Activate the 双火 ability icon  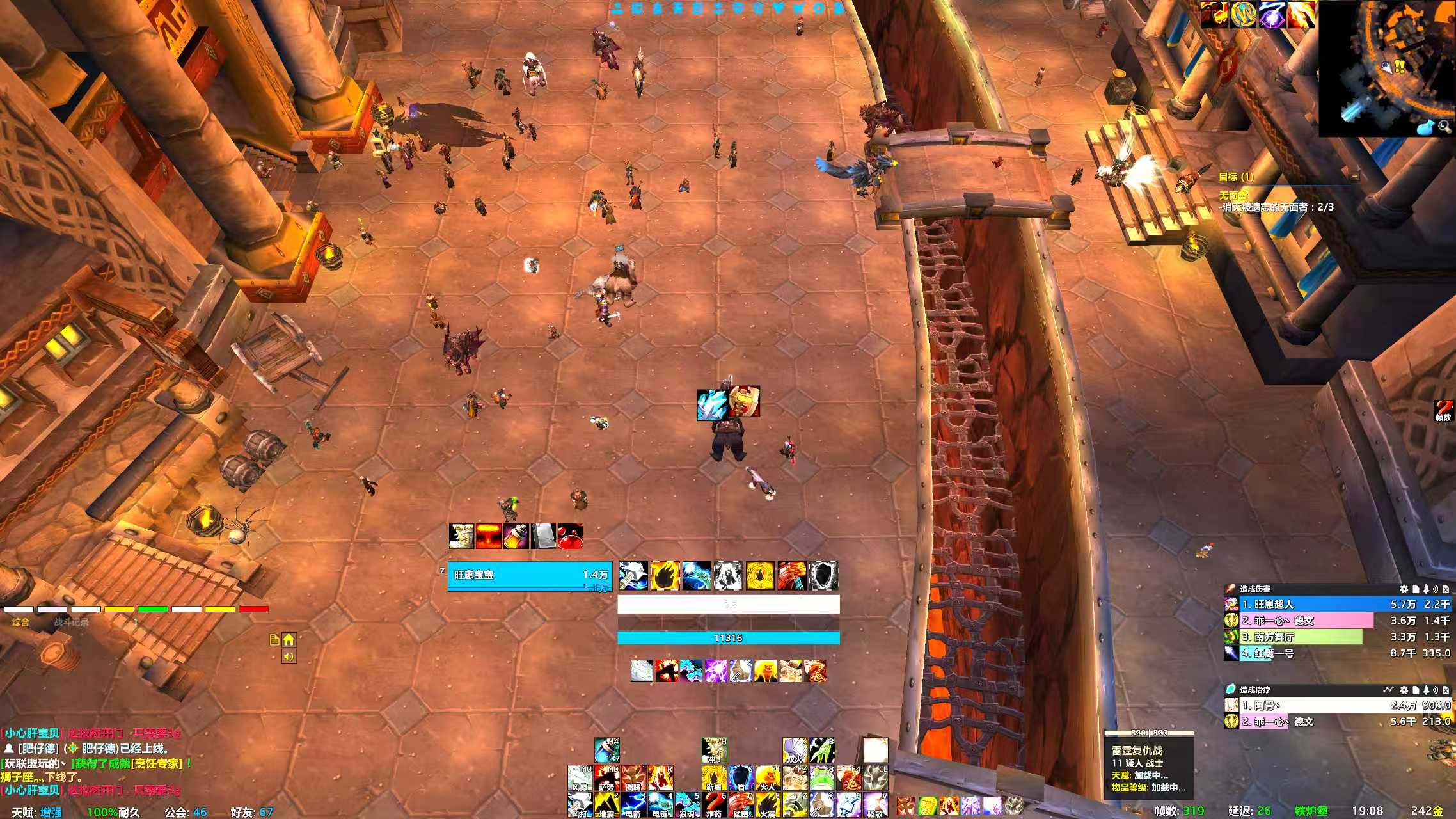[795, 750]
